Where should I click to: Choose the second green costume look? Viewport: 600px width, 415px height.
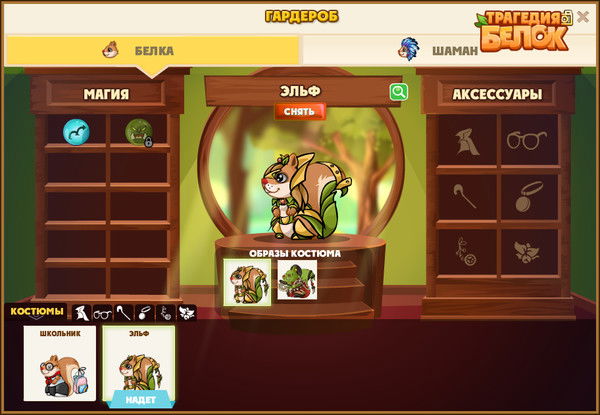click(x=297, y=279)
